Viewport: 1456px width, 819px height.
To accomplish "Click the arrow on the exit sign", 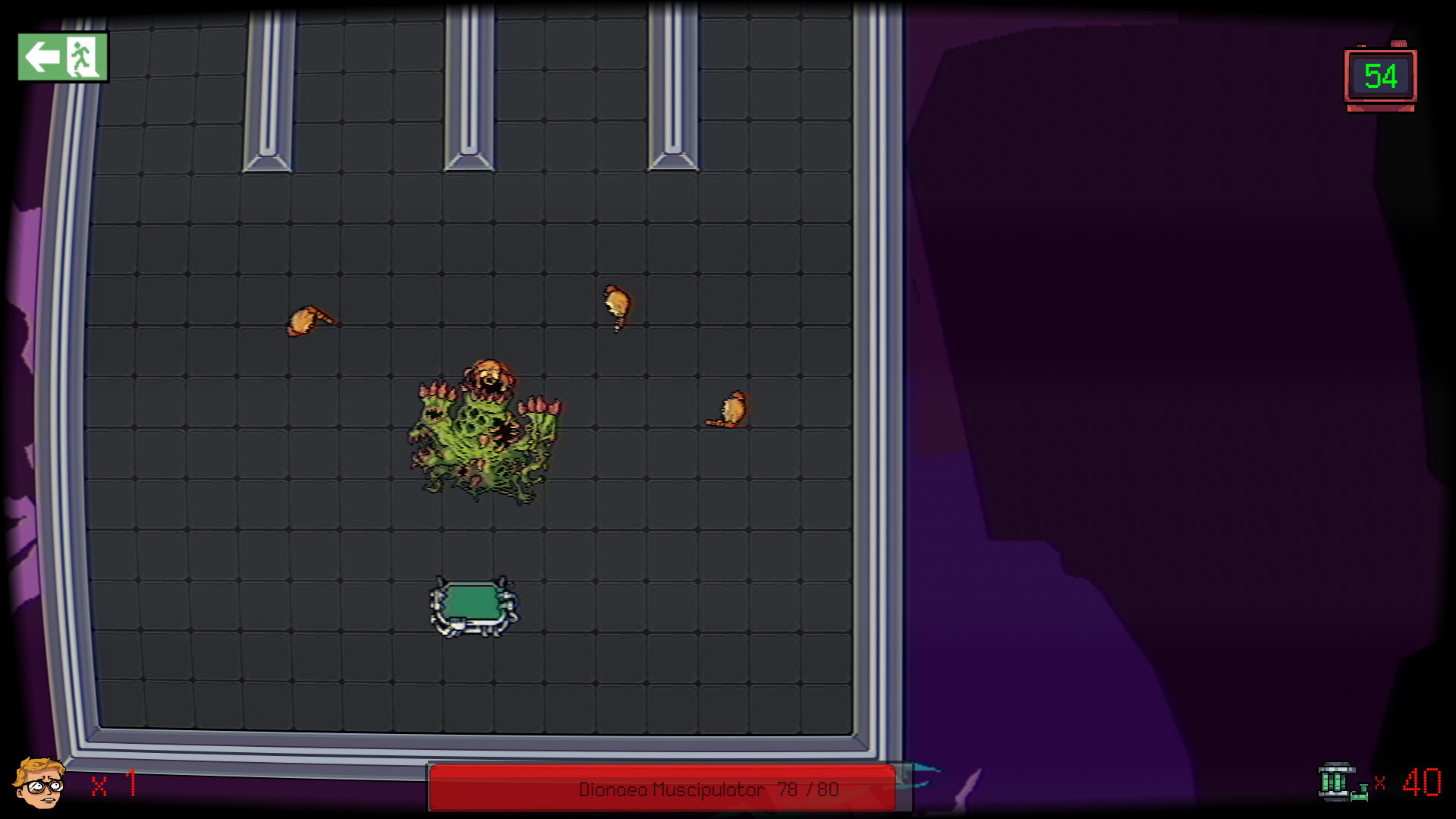I will (x=43, y=56).
